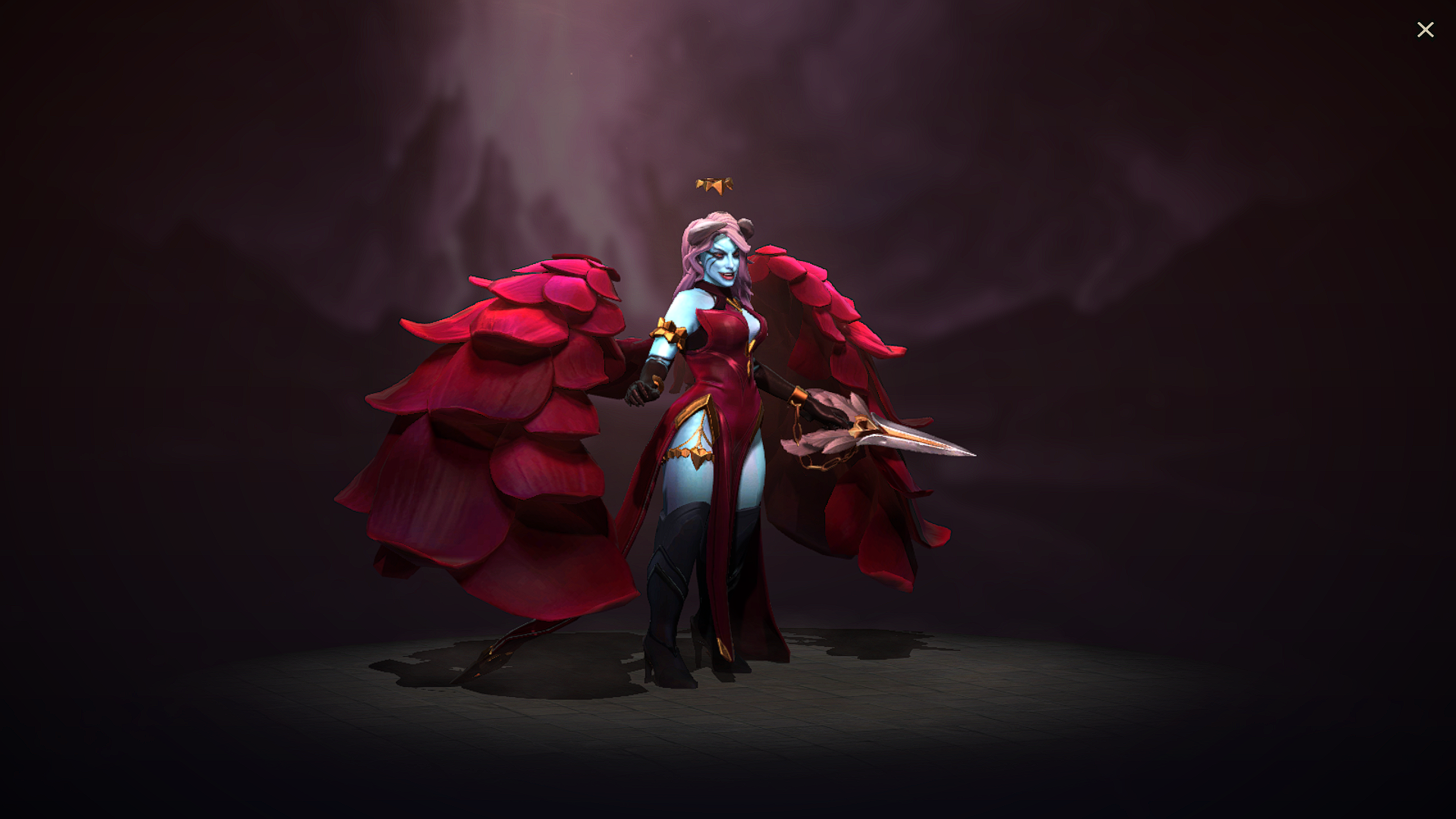Close the hero preview overlay
This screenshot has height=819, width=1456.
coord(1426,30)
